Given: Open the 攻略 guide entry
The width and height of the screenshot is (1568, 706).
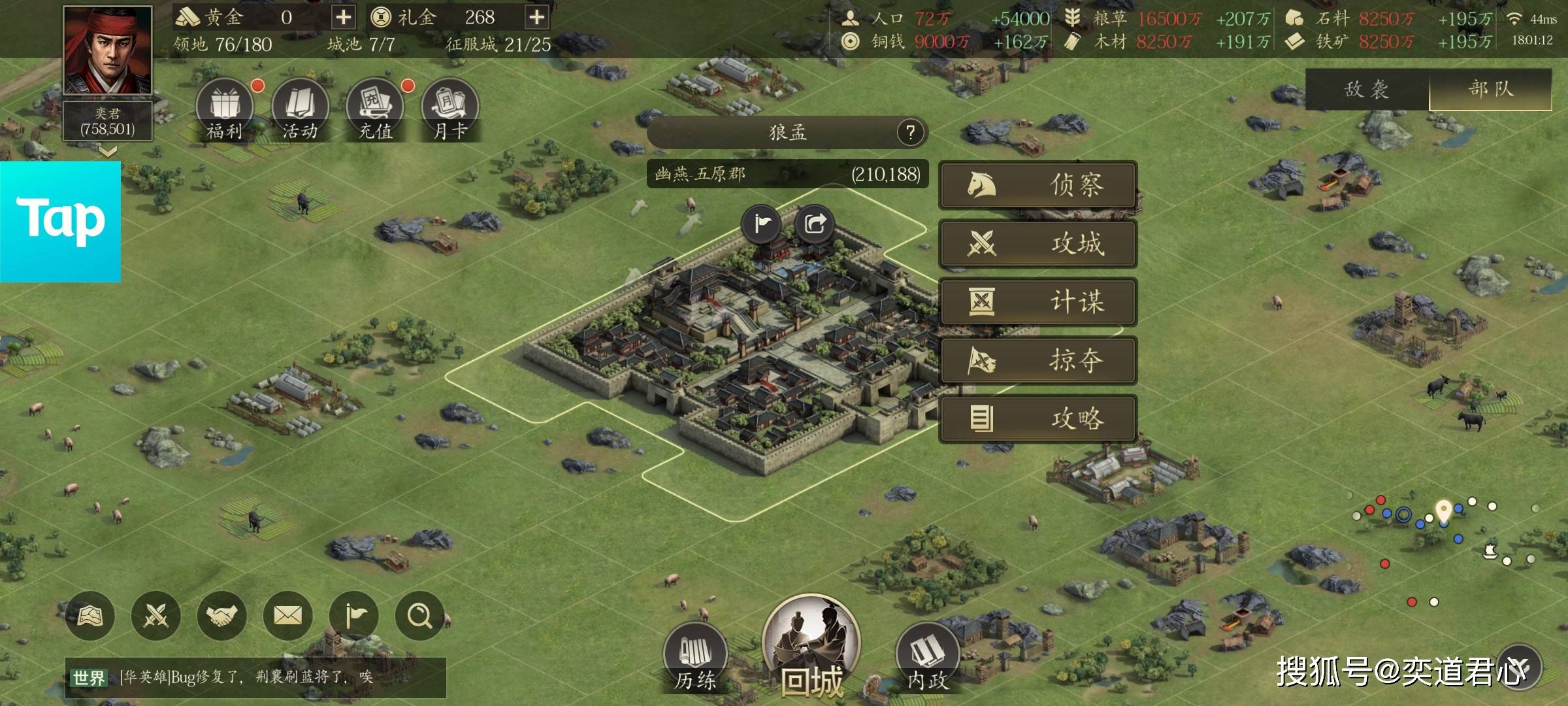Looking at the screenshot, I should tap(1037, 418).
